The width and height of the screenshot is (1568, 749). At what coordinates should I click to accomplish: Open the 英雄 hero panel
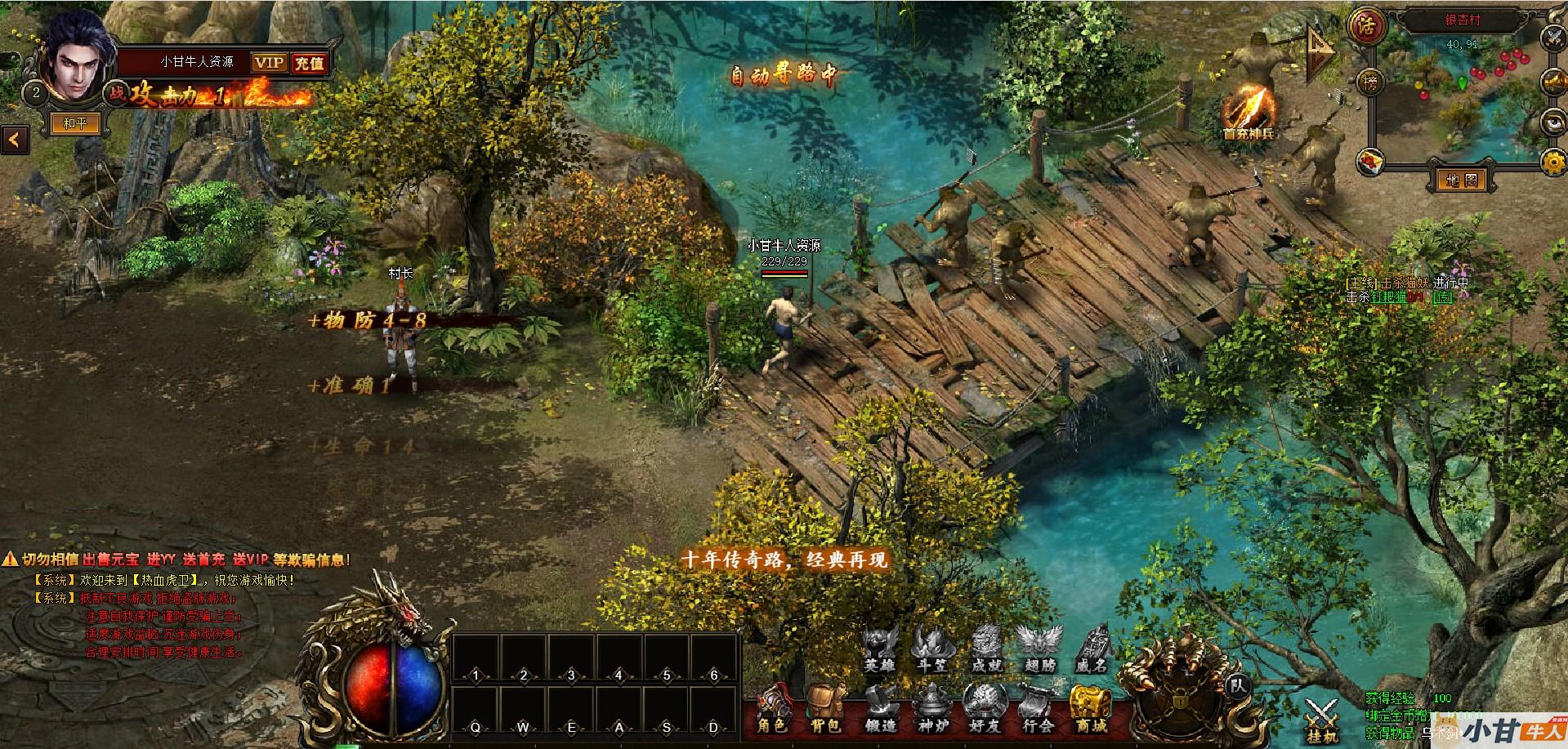[x=880, y=649]
